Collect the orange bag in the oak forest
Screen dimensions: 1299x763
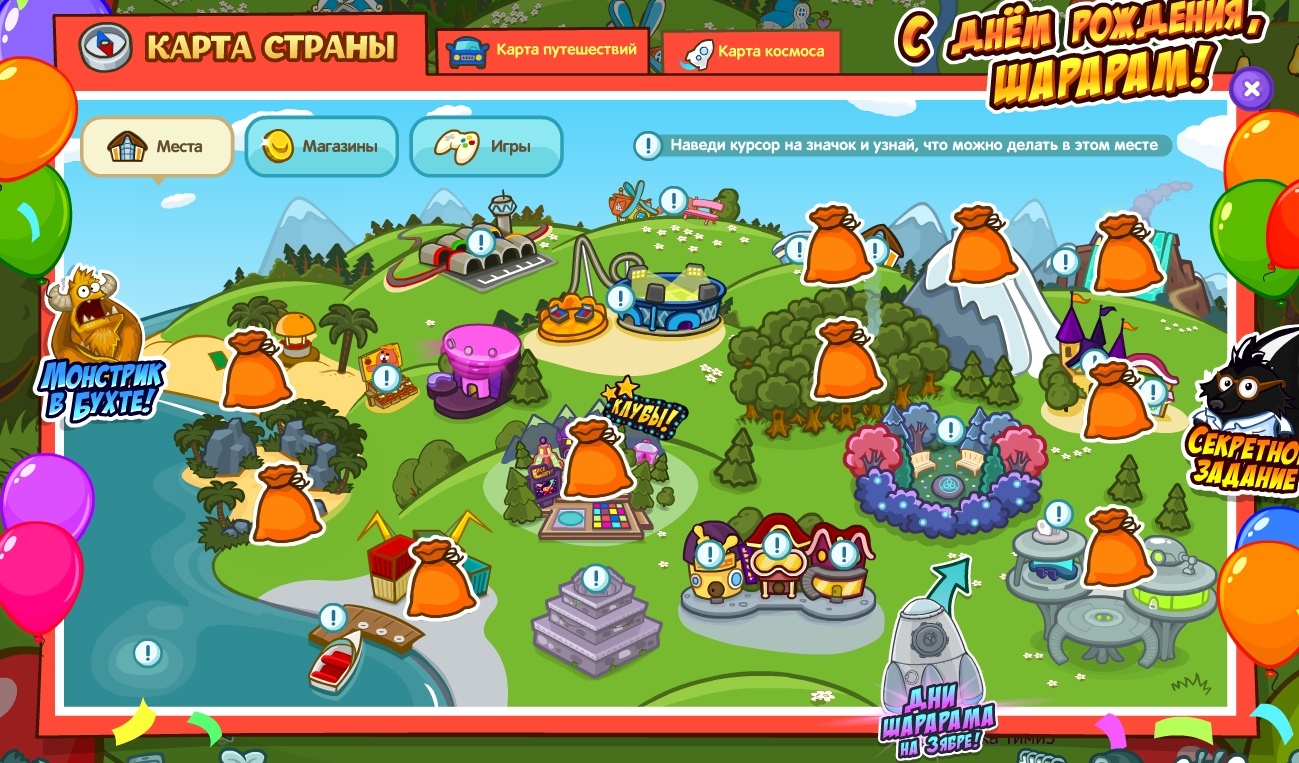tap(846, 360)
